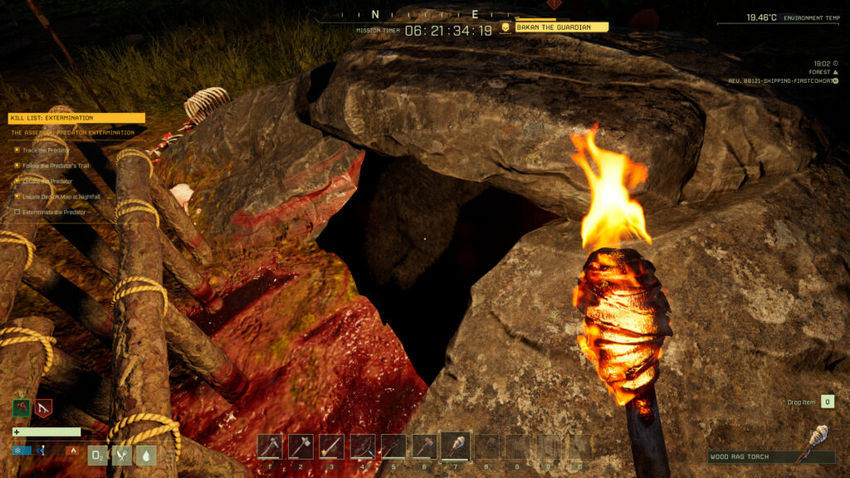Click the compass heading strip
This screenshot has height=478, width=850.
[425, 14]
